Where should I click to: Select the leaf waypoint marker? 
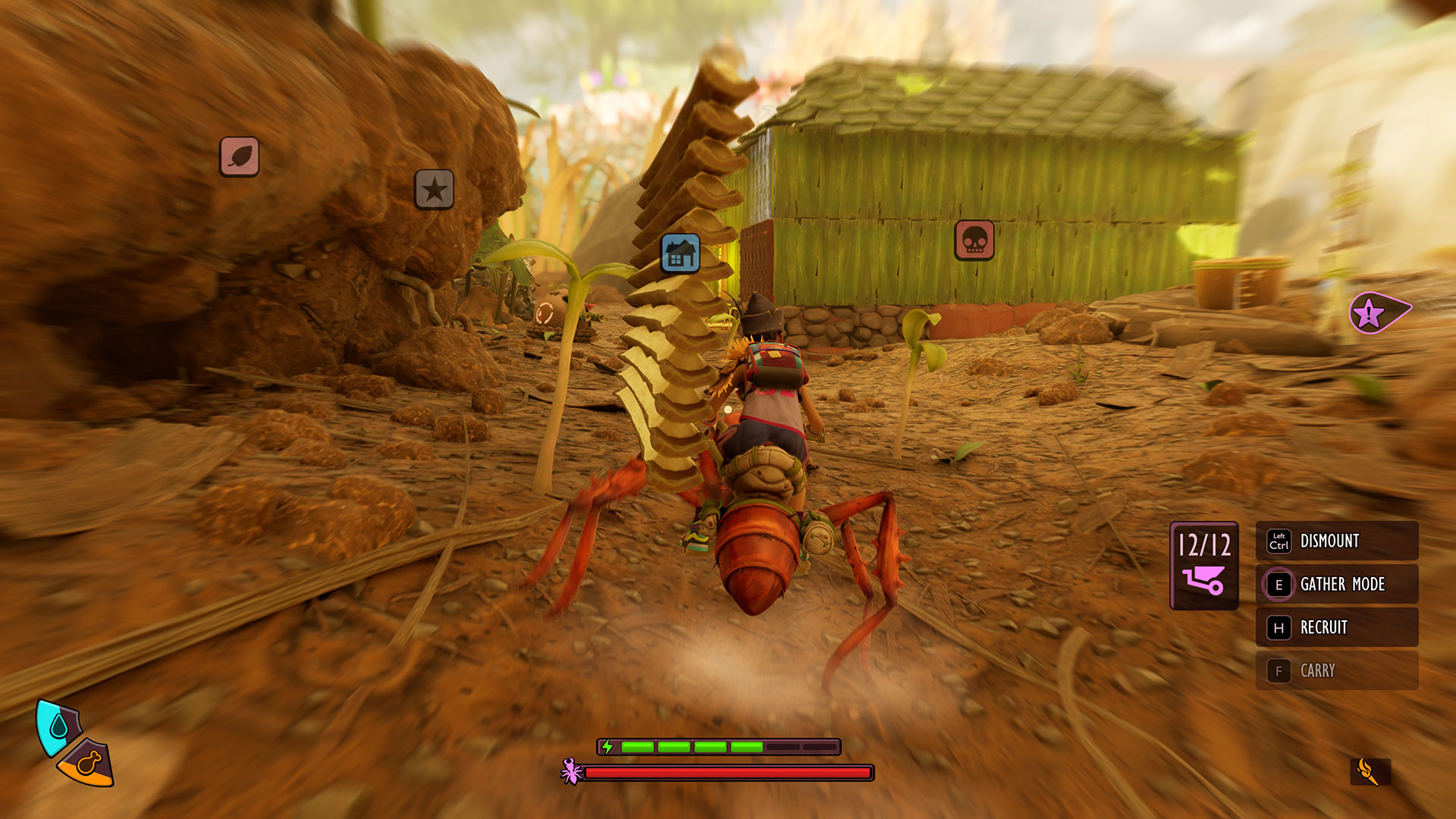click(x=239, y=157)
